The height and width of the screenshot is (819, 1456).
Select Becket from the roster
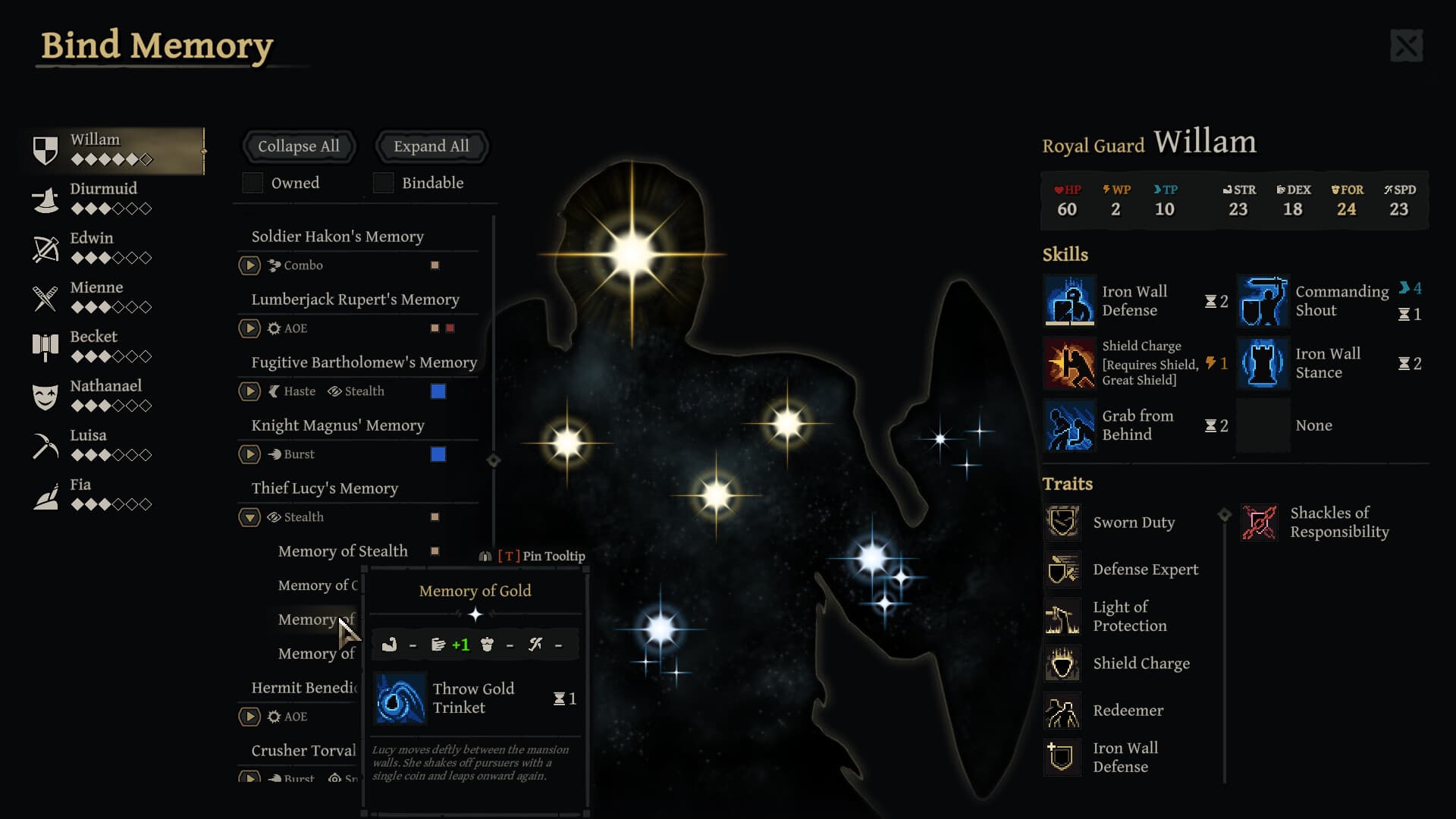click(x=94, y=345)
